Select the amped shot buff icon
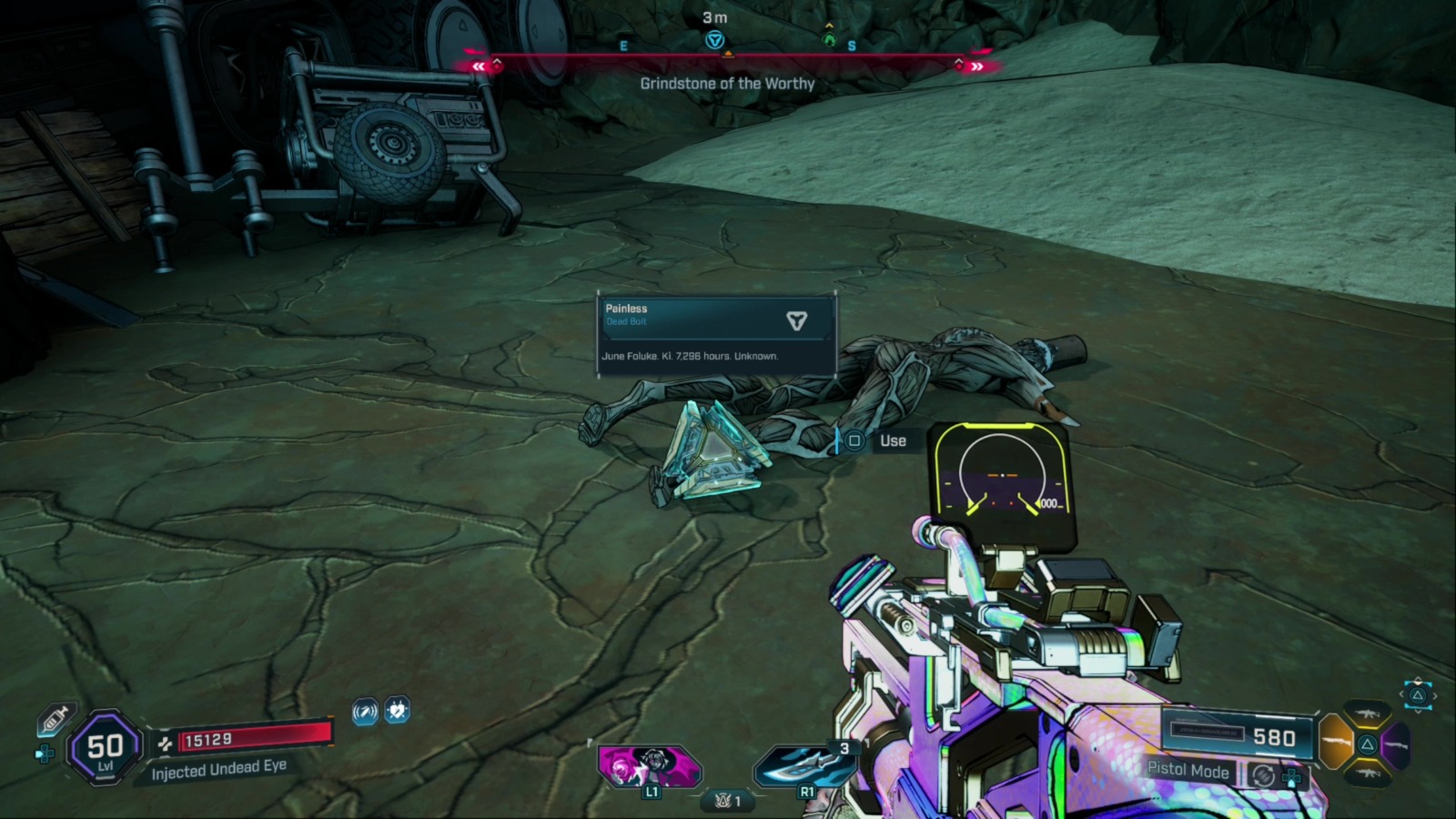 click(364, 713)
